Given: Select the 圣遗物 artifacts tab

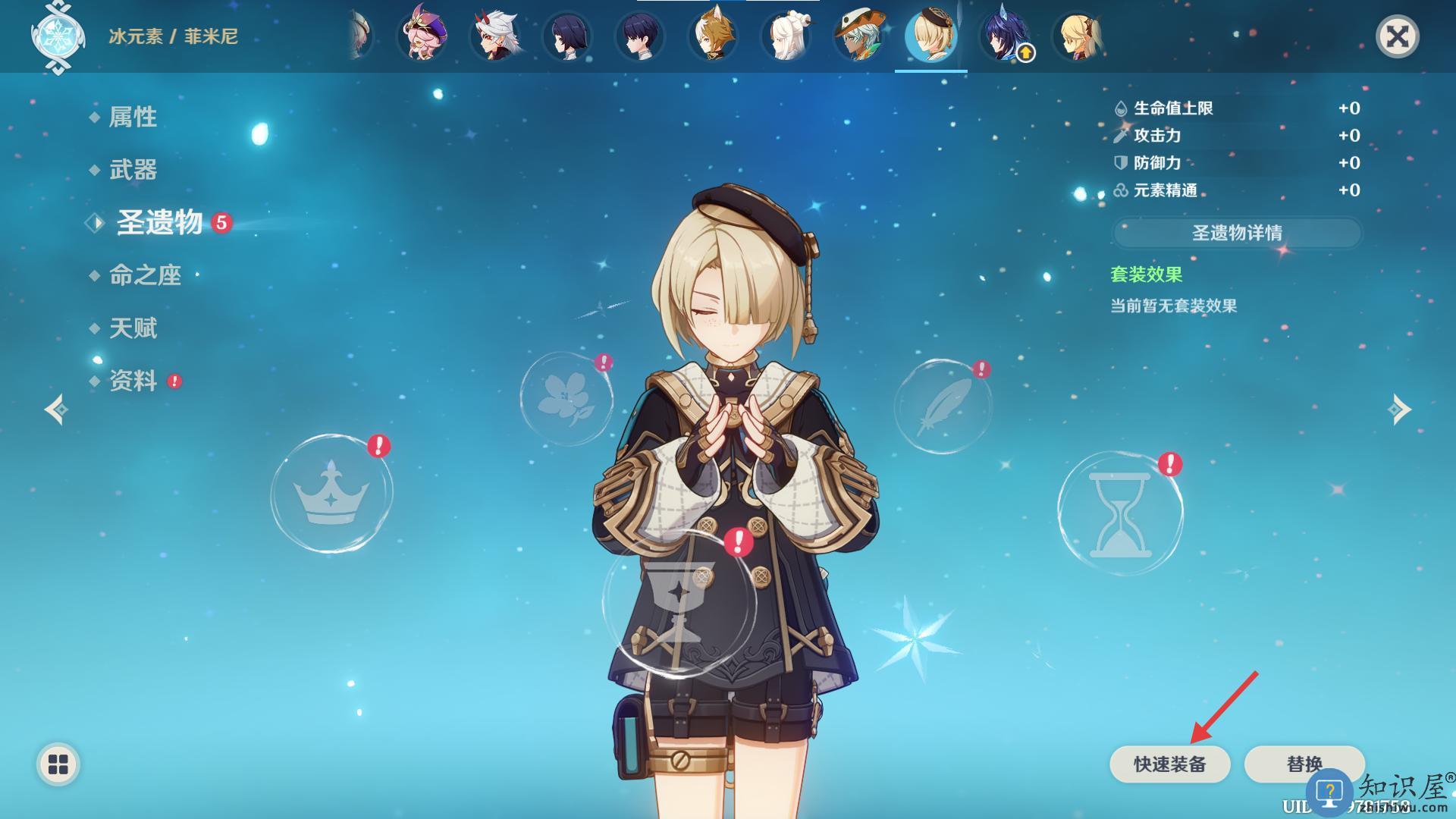Looking at the screenshot, I should point(159,223).
